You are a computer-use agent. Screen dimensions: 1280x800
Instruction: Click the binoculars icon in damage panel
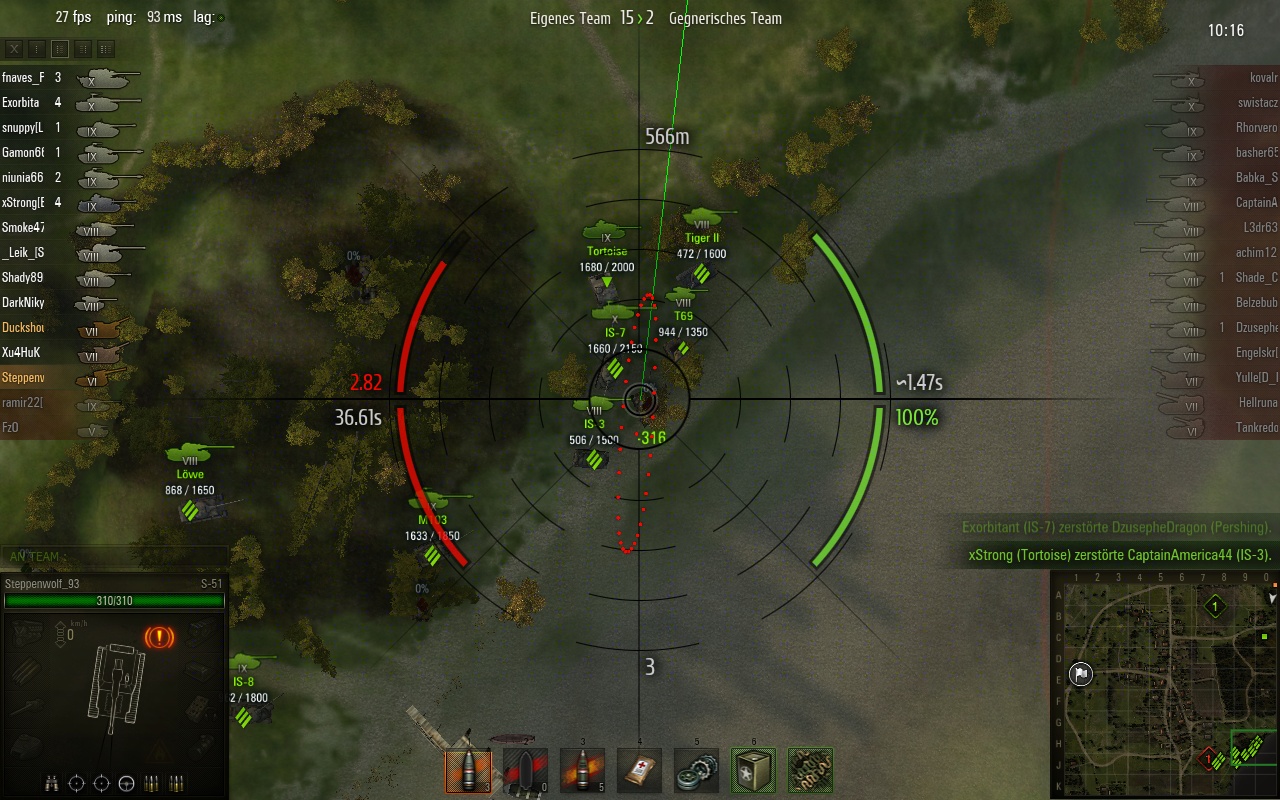point(54,783)
